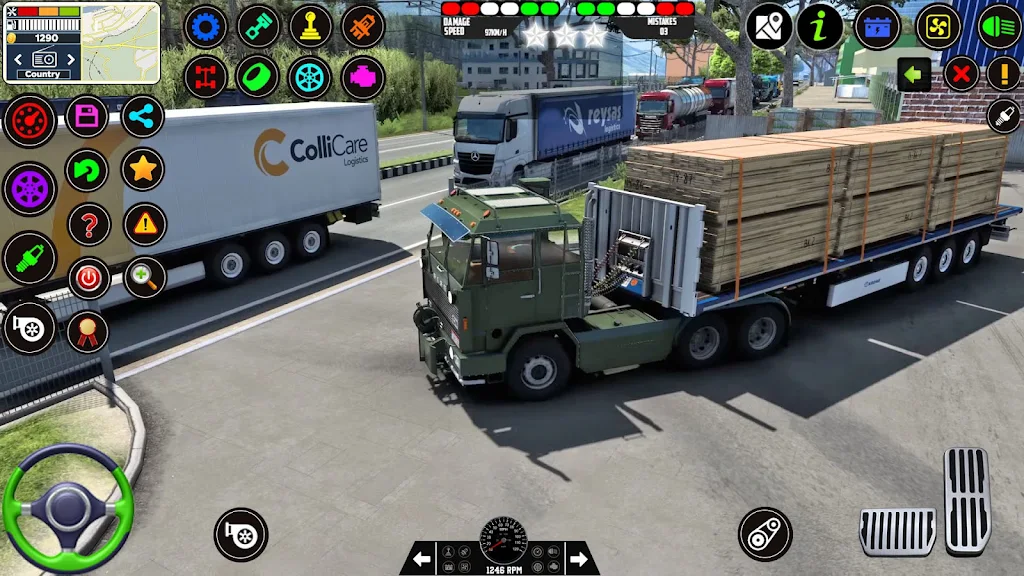
Task: Switch on the green headlights
Action: tap(998, 27)
